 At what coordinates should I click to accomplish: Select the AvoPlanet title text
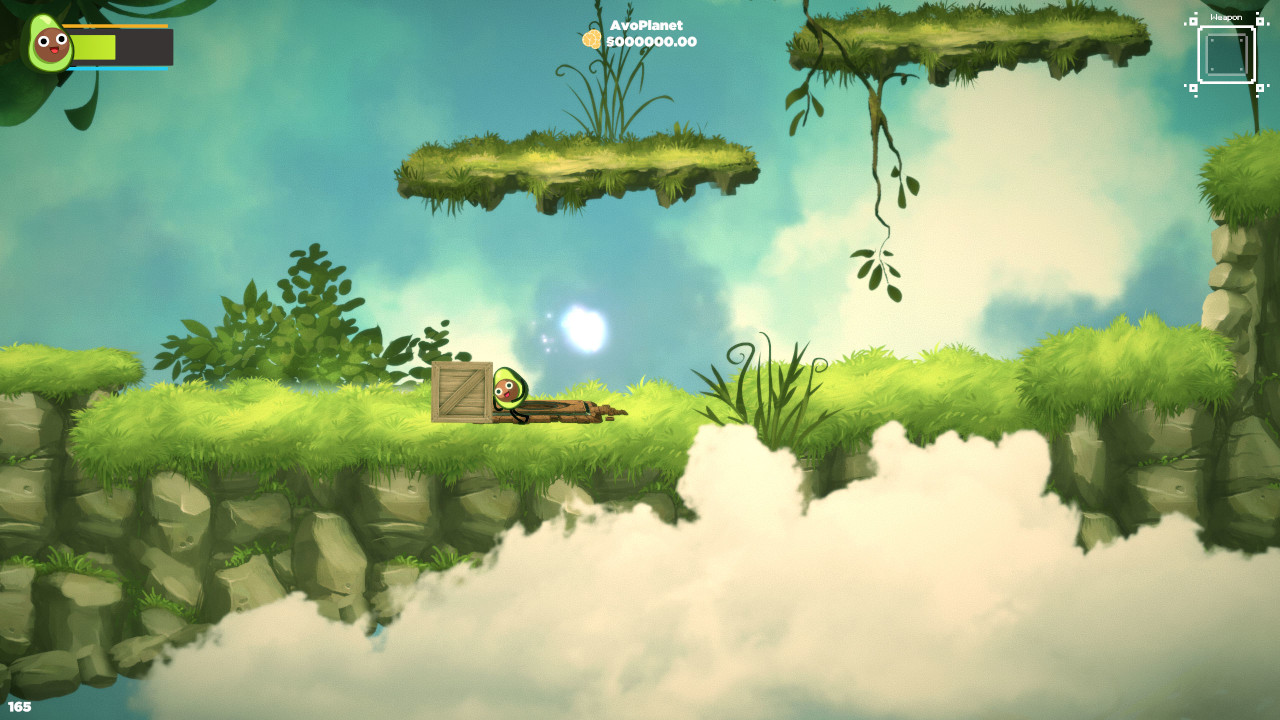tap(647, 23)
